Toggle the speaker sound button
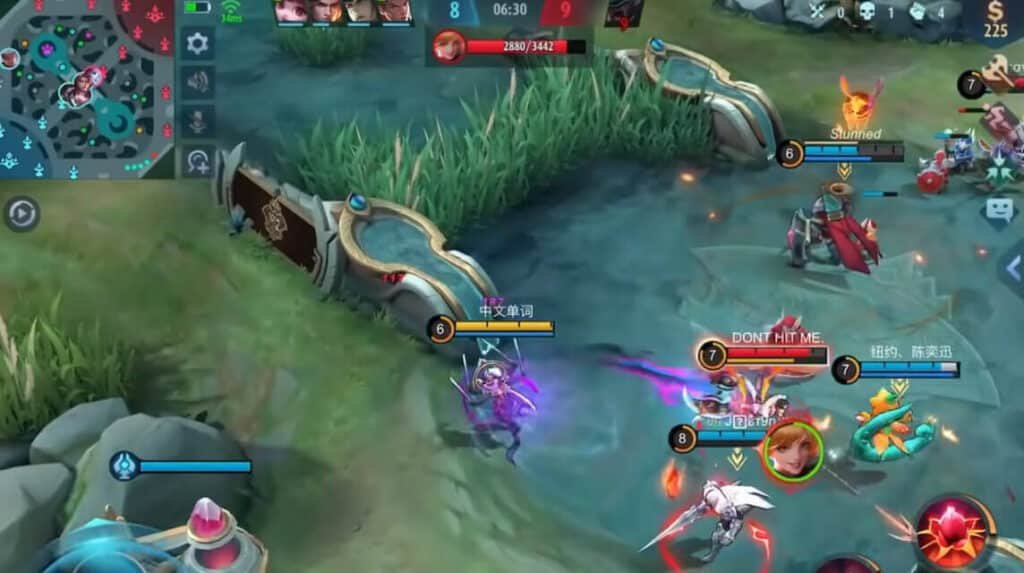This screenshot has width=1024, height=573. 198,82
